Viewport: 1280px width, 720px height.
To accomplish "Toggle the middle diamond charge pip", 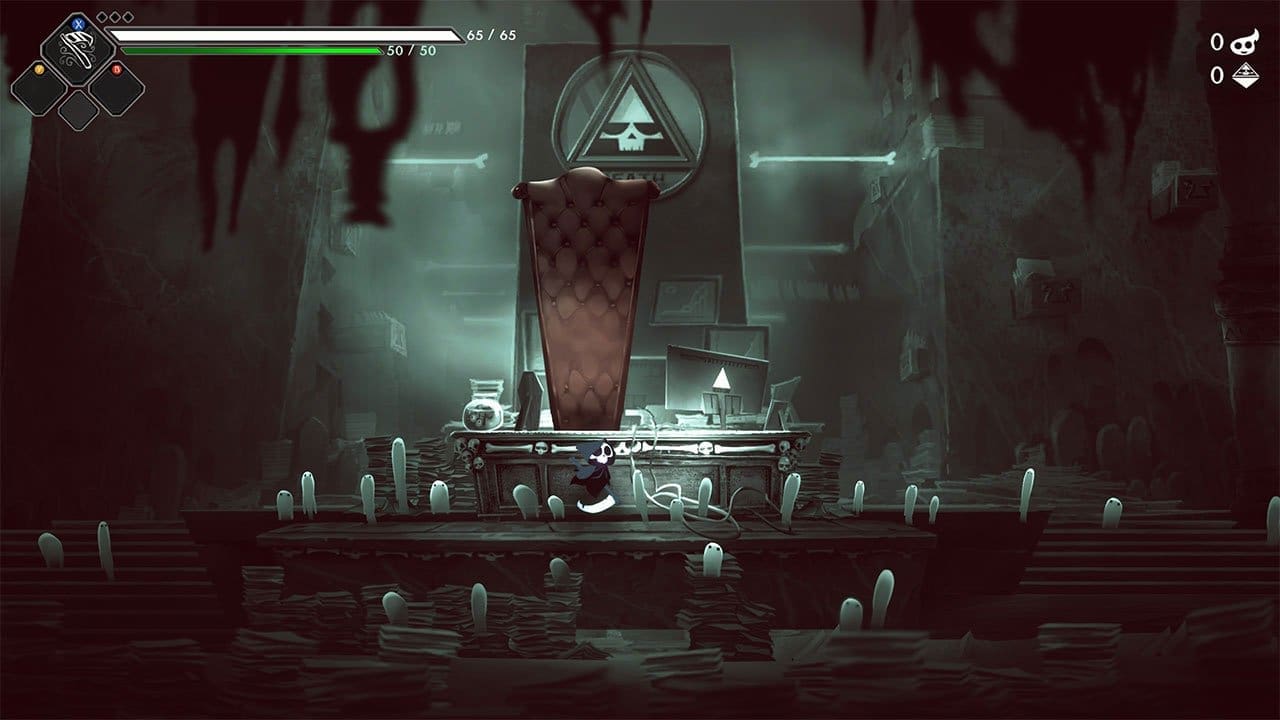I will coord(114,16).
